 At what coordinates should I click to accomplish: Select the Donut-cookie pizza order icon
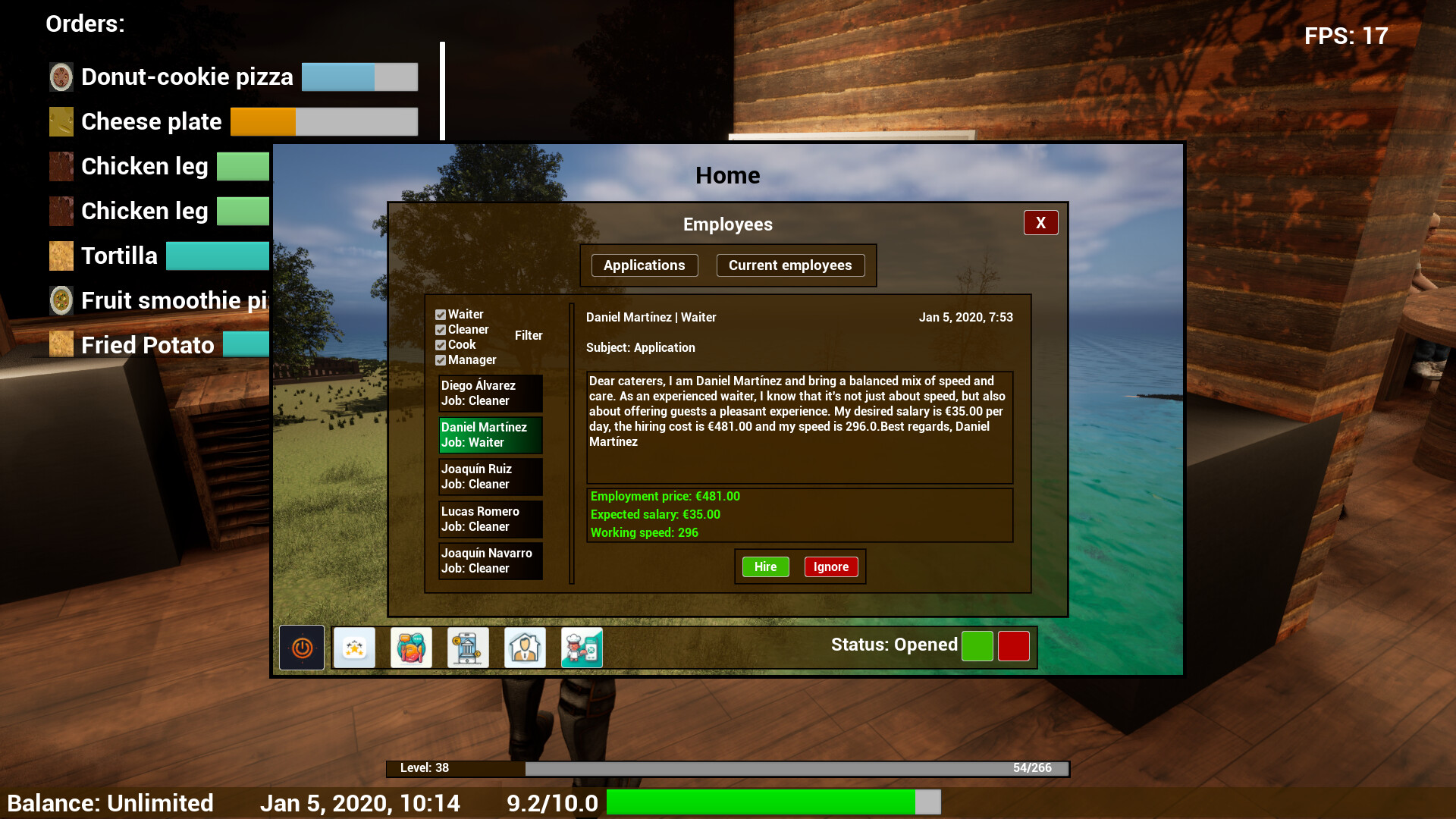click(61, 76)
